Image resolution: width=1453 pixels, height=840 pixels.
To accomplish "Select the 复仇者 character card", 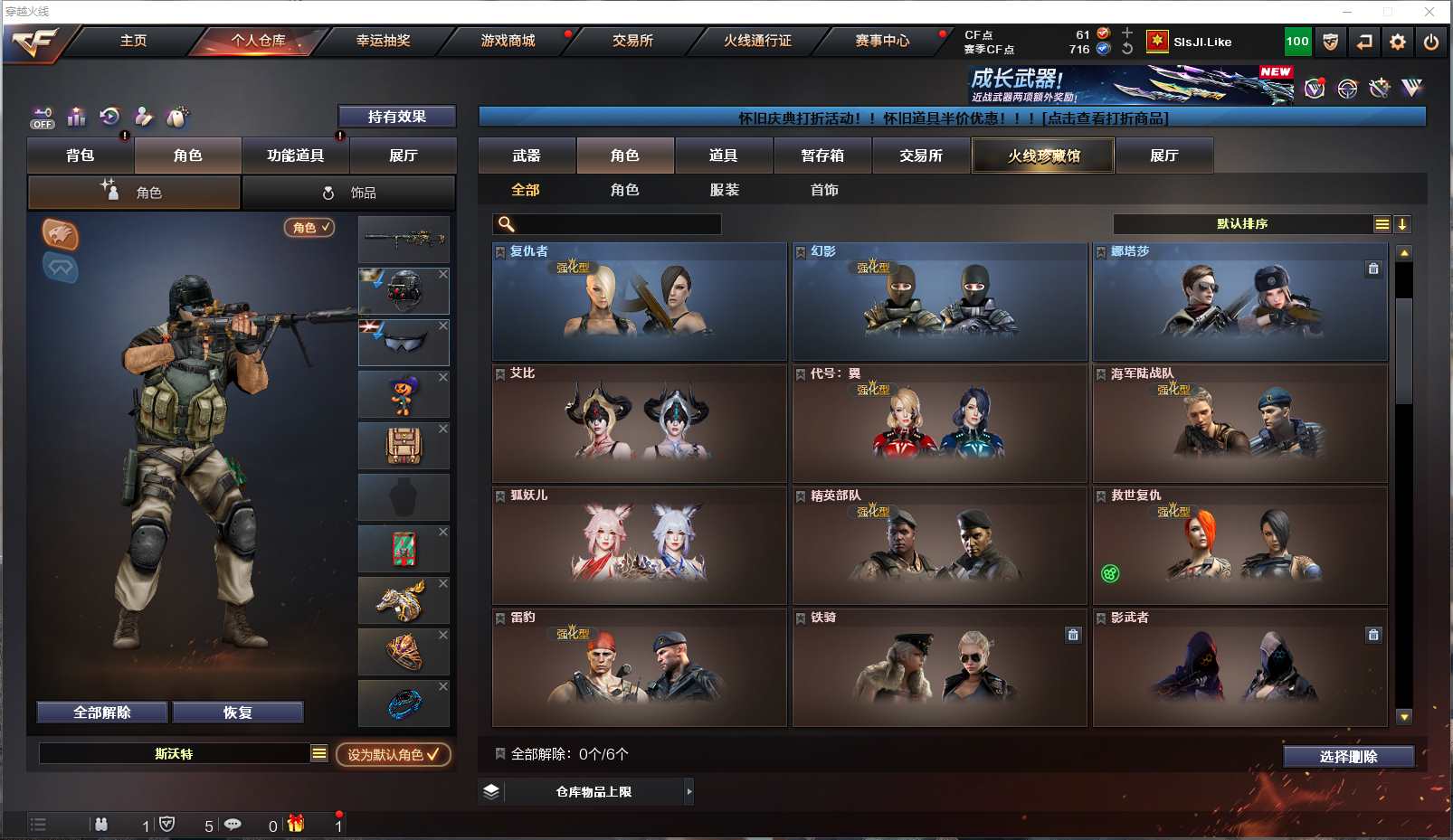I will (x=639, y=301).
